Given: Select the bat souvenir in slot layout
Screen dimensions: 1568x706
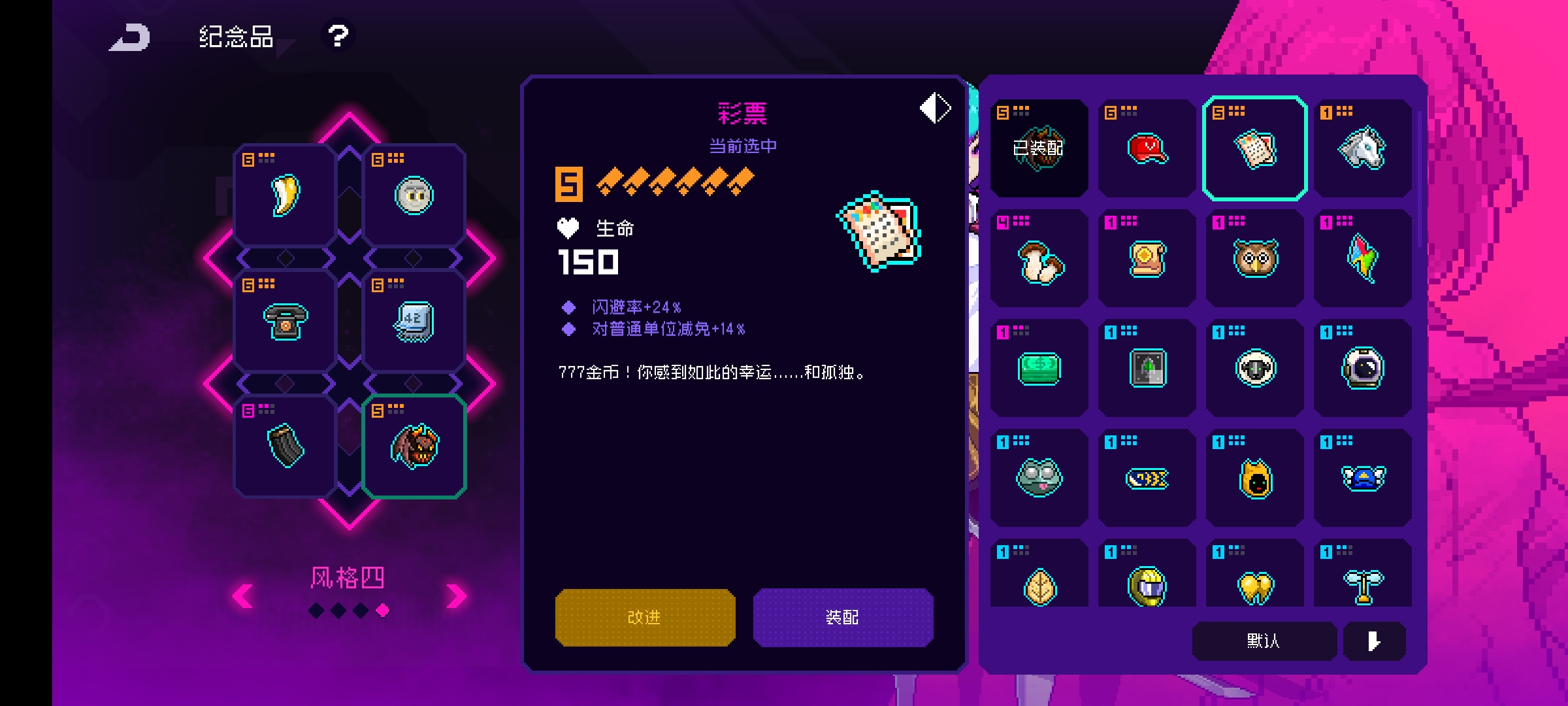Looking at the screenshot, I should click(x=414, y=446).
